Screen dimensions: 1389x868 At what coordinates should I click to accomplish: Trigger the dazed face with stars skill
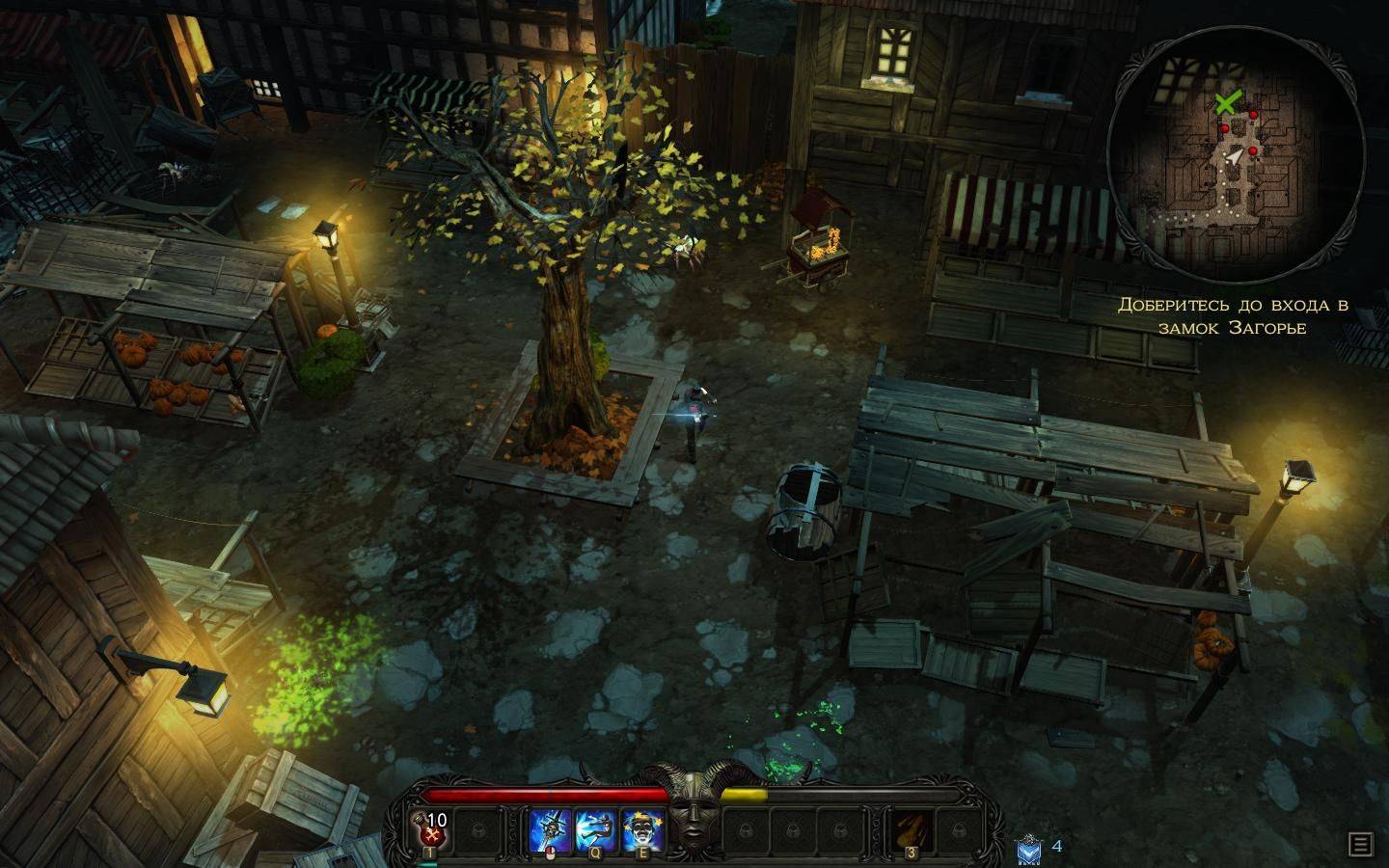click(x=641, y=828)
